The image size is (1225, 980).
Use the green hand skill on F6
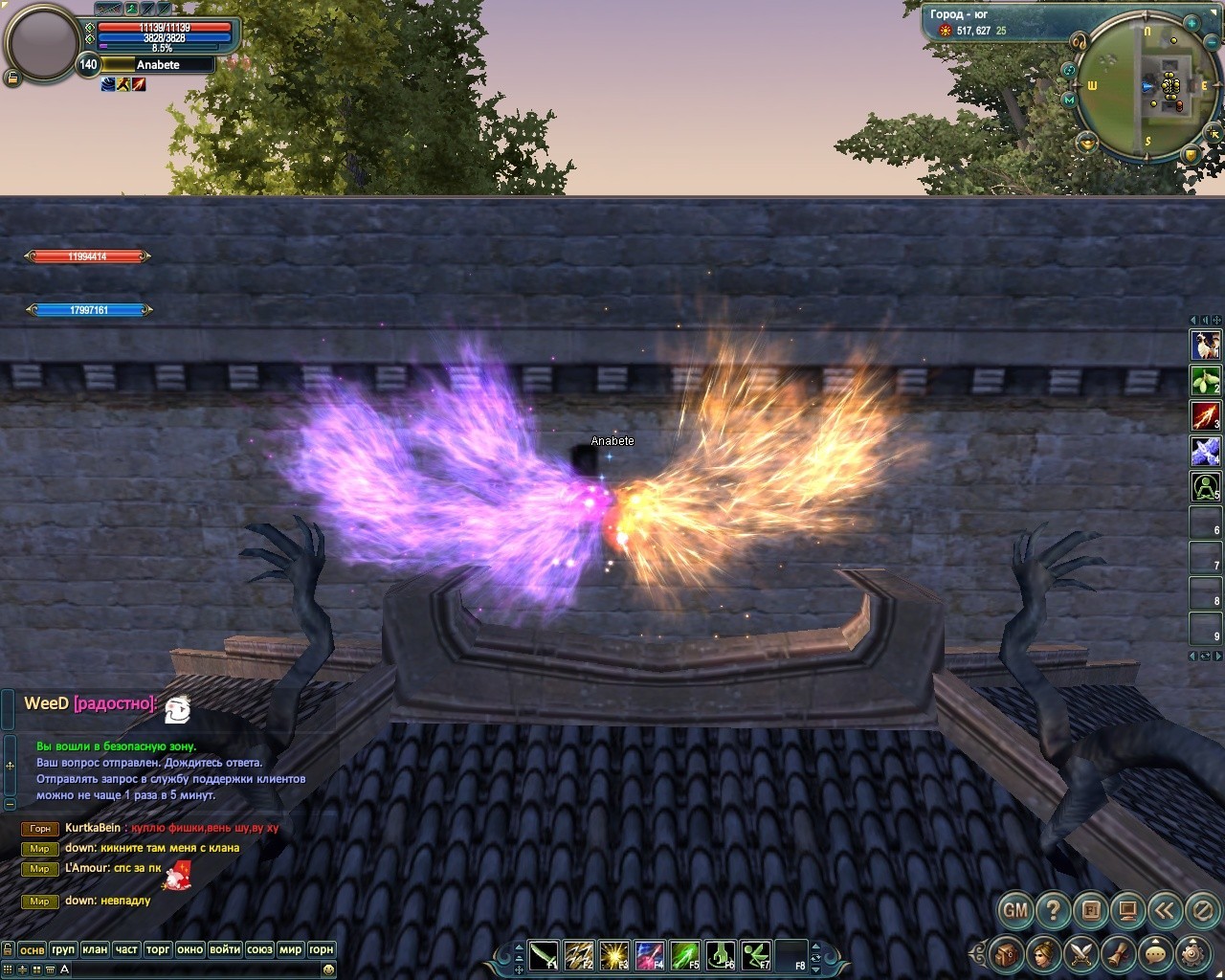click(720, 955)
